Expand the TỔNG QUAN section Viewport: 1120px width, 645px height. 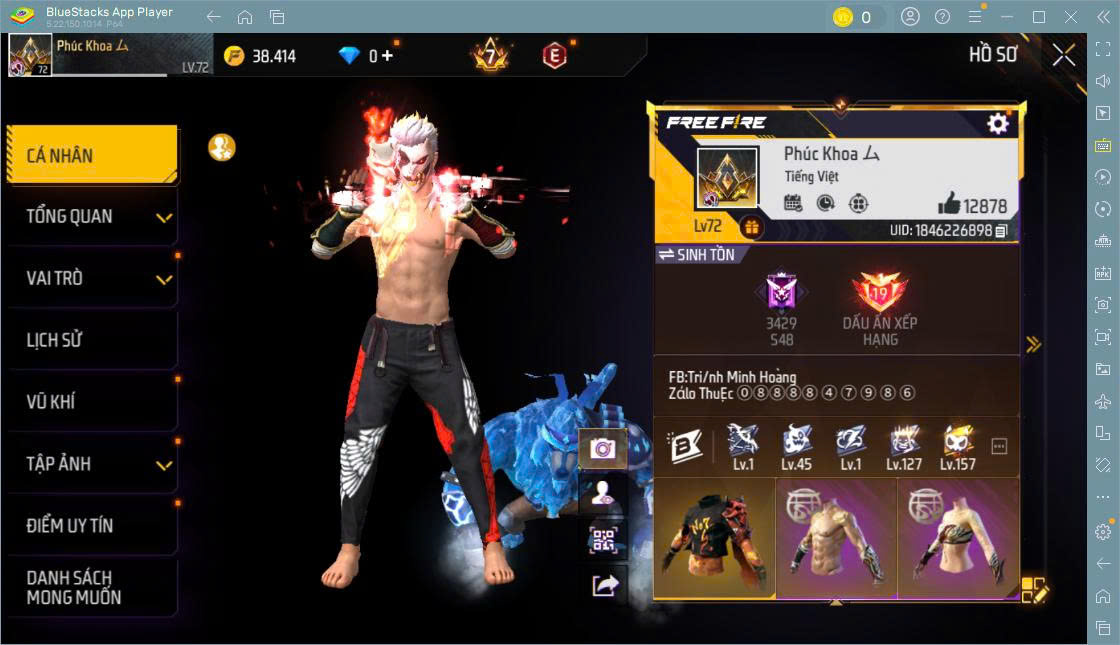[92, 216]
